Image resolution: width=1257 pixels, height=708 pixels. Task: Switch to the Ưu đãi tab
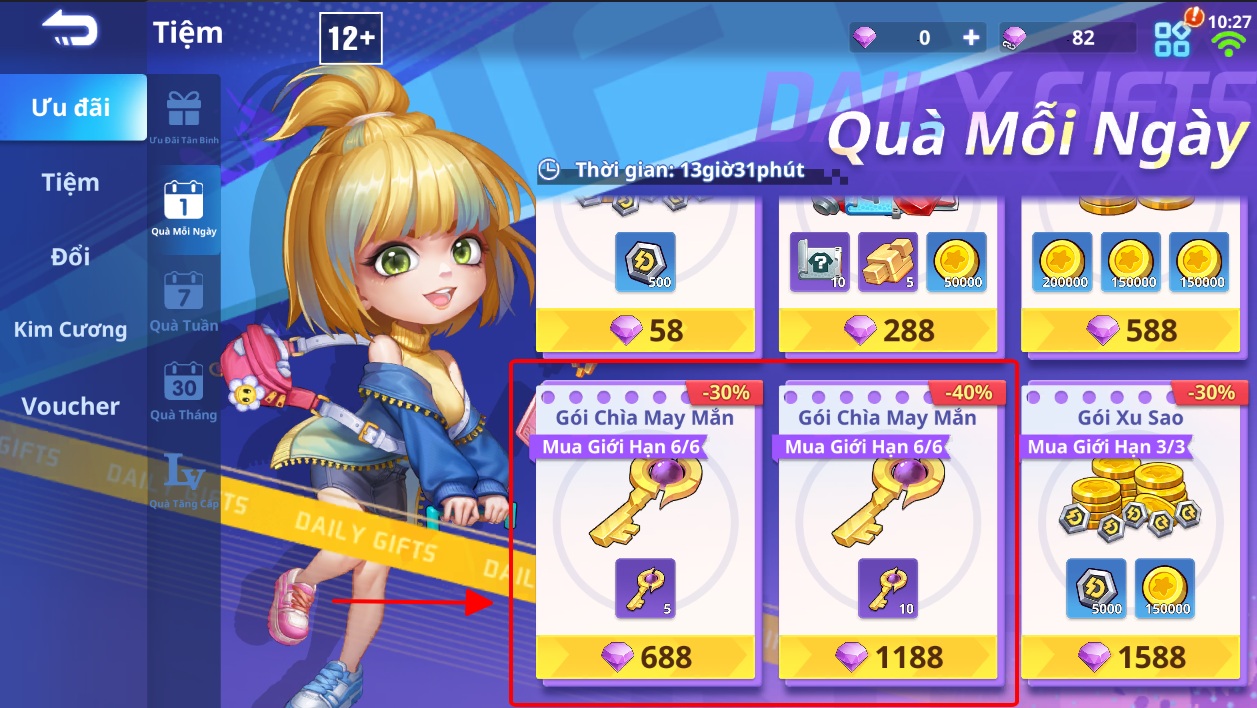click(71, 107)
